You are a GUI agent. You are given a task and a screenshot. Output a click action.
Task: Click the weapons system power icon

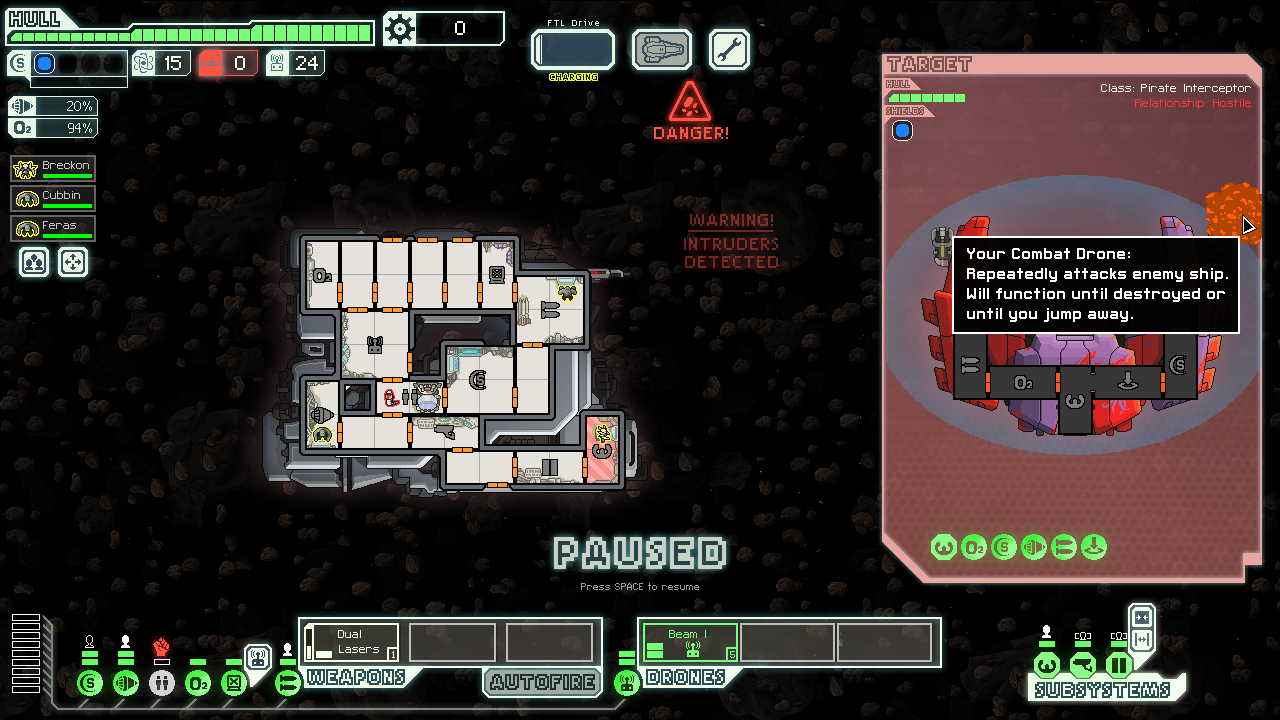tap(288, 684)
